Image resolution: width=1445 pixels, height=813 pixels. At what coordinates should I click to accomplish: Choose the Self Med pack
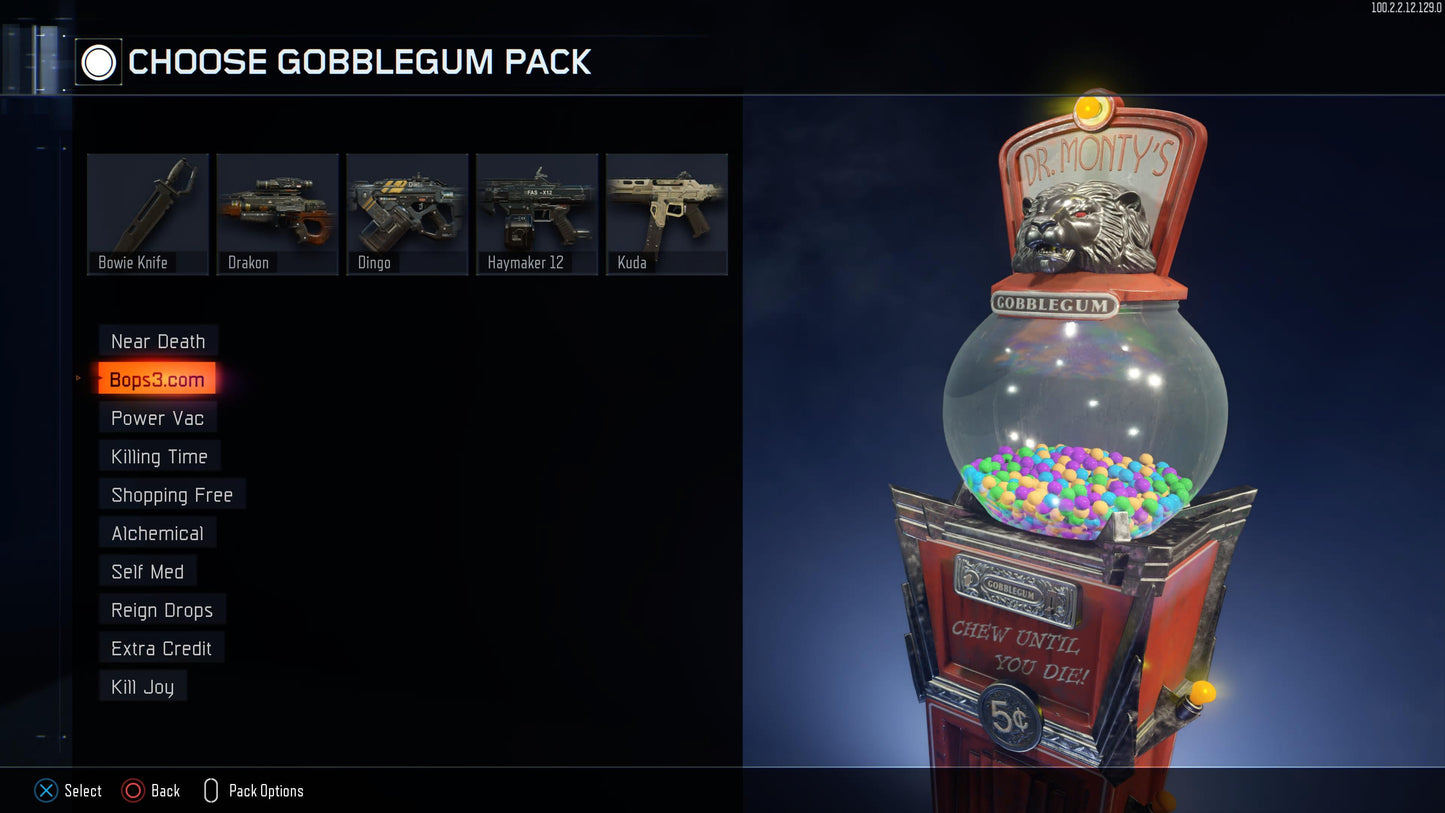point(147,571)
